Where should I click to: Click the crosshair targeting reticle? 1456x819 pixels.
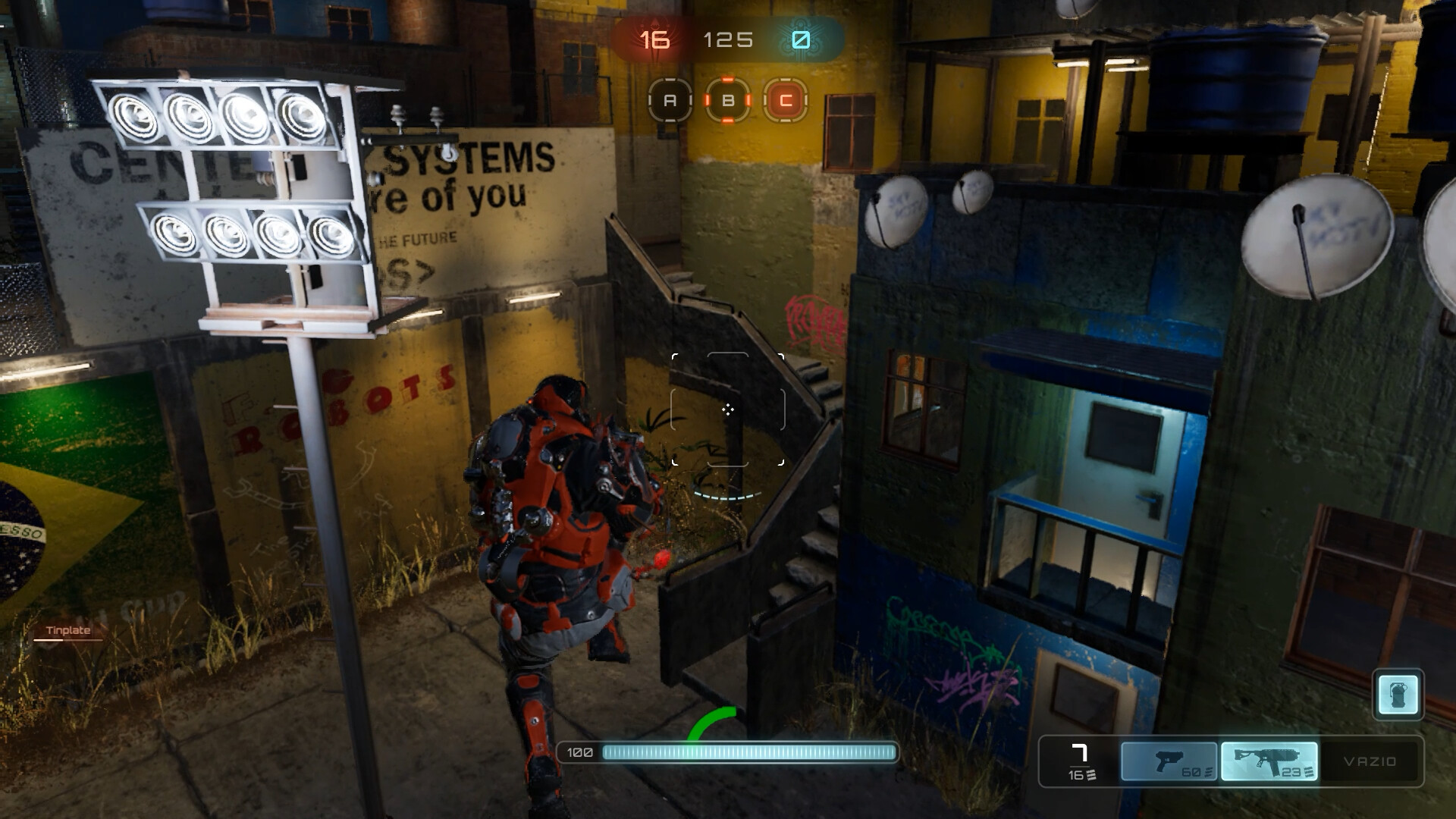[x=730, y=409]
